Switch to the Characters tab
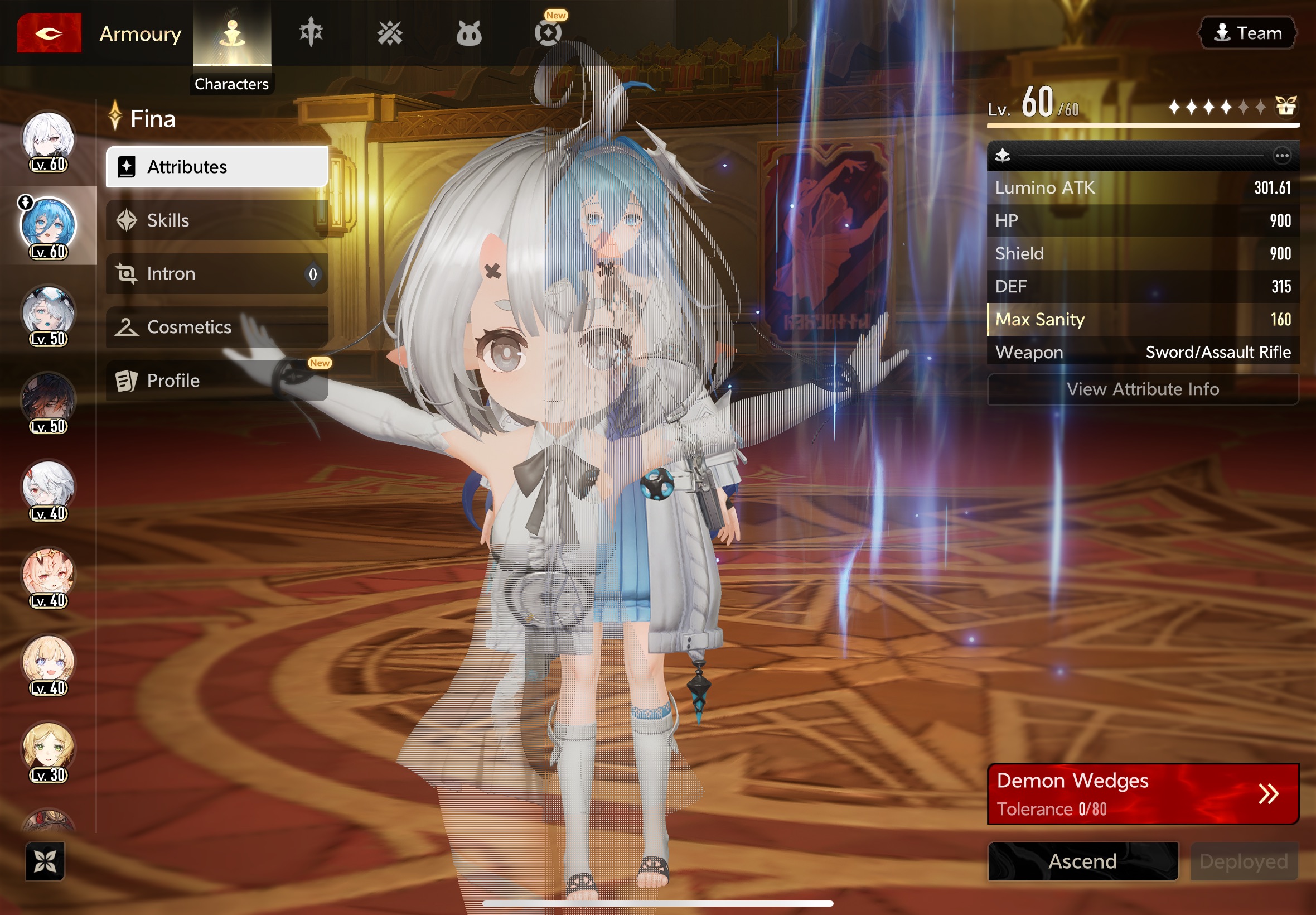Viewport: 1316px width, 915px height. tap(232, 35)
